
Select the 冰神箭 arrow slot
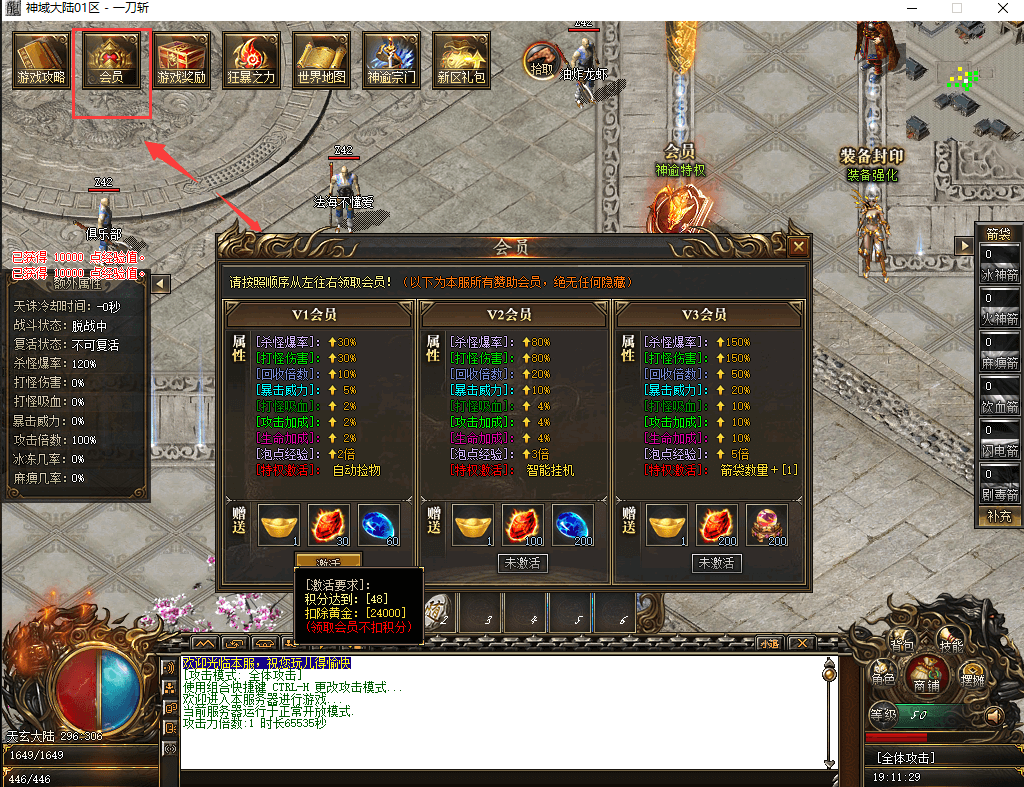click(1000, 264)
